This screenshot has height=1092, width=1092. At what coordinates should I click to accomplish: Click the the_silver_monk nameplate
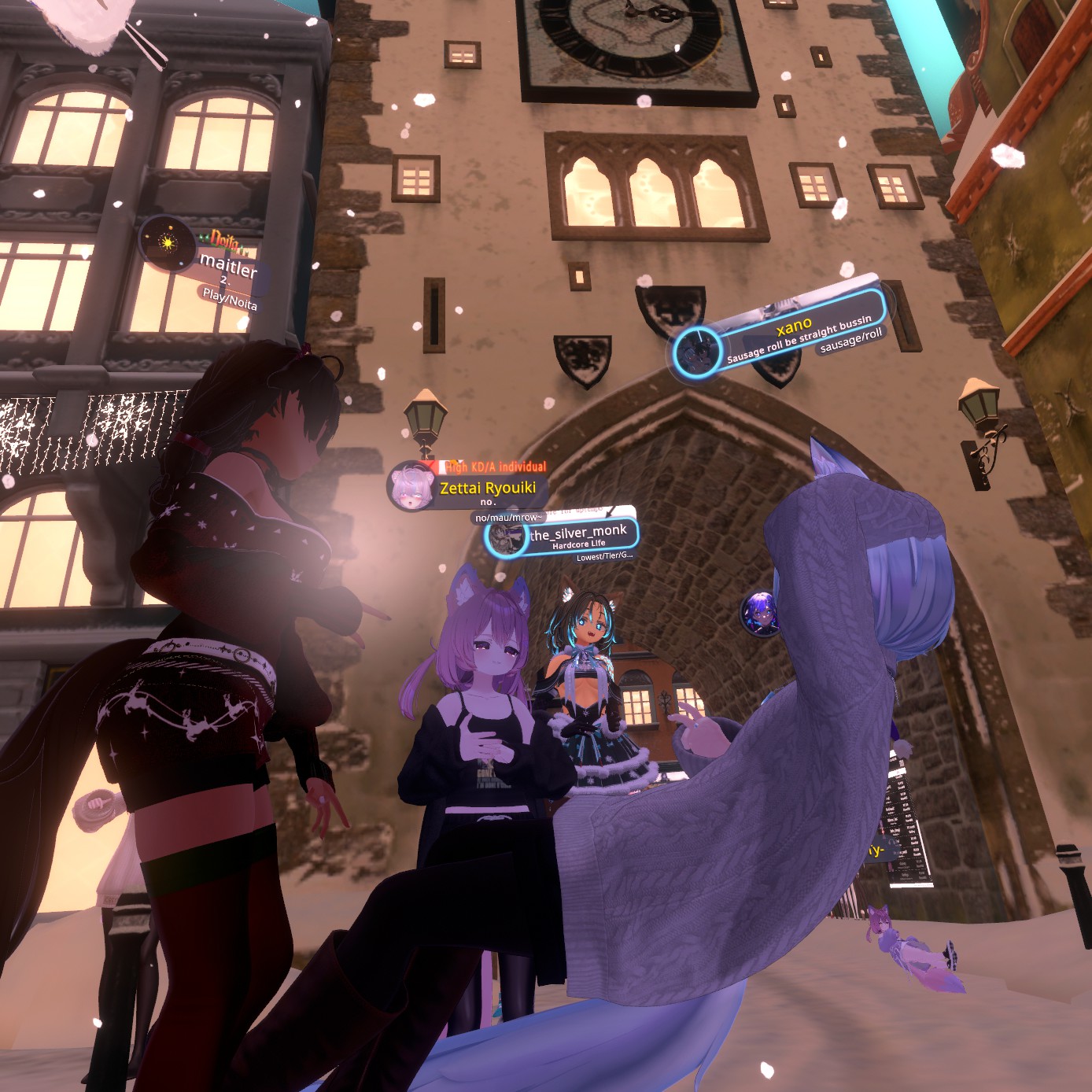click(x=578, y=534)
